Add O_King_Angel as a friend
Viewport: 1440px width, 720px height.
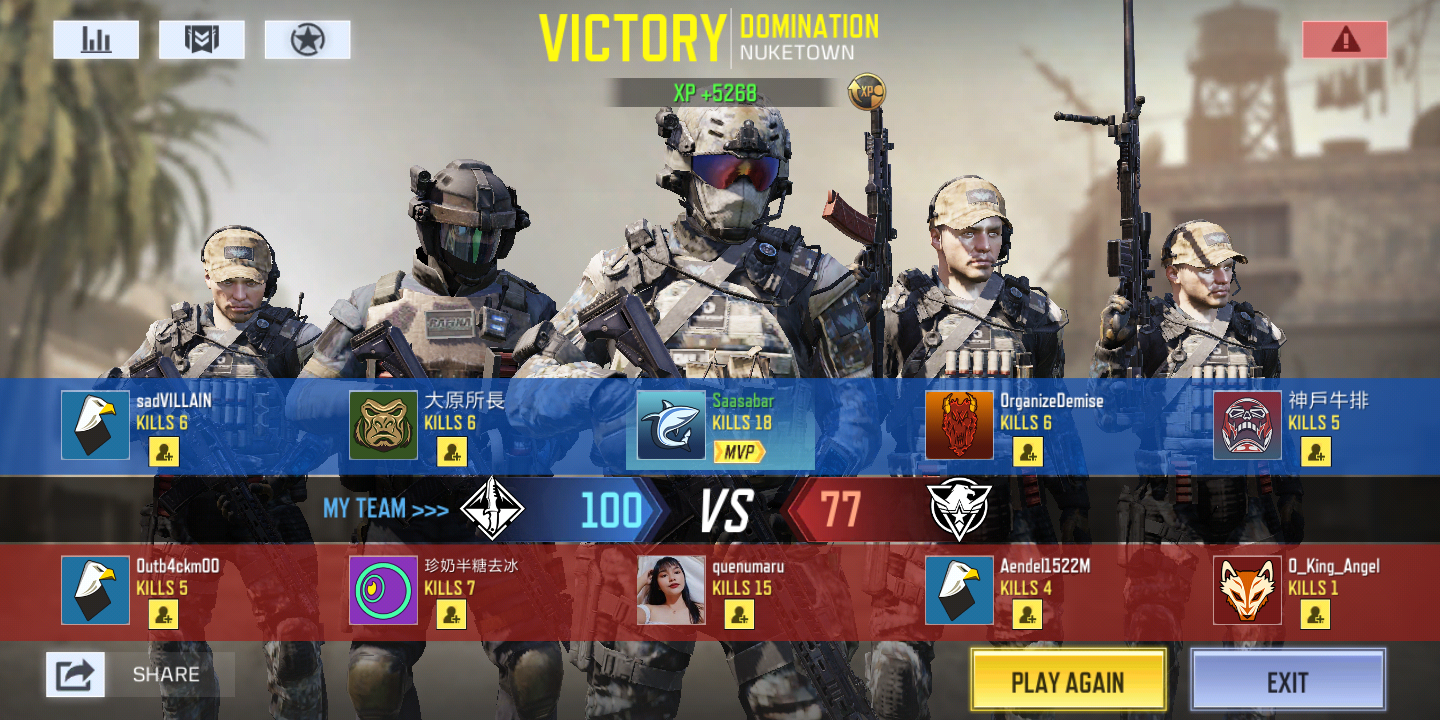[1316, 614]
